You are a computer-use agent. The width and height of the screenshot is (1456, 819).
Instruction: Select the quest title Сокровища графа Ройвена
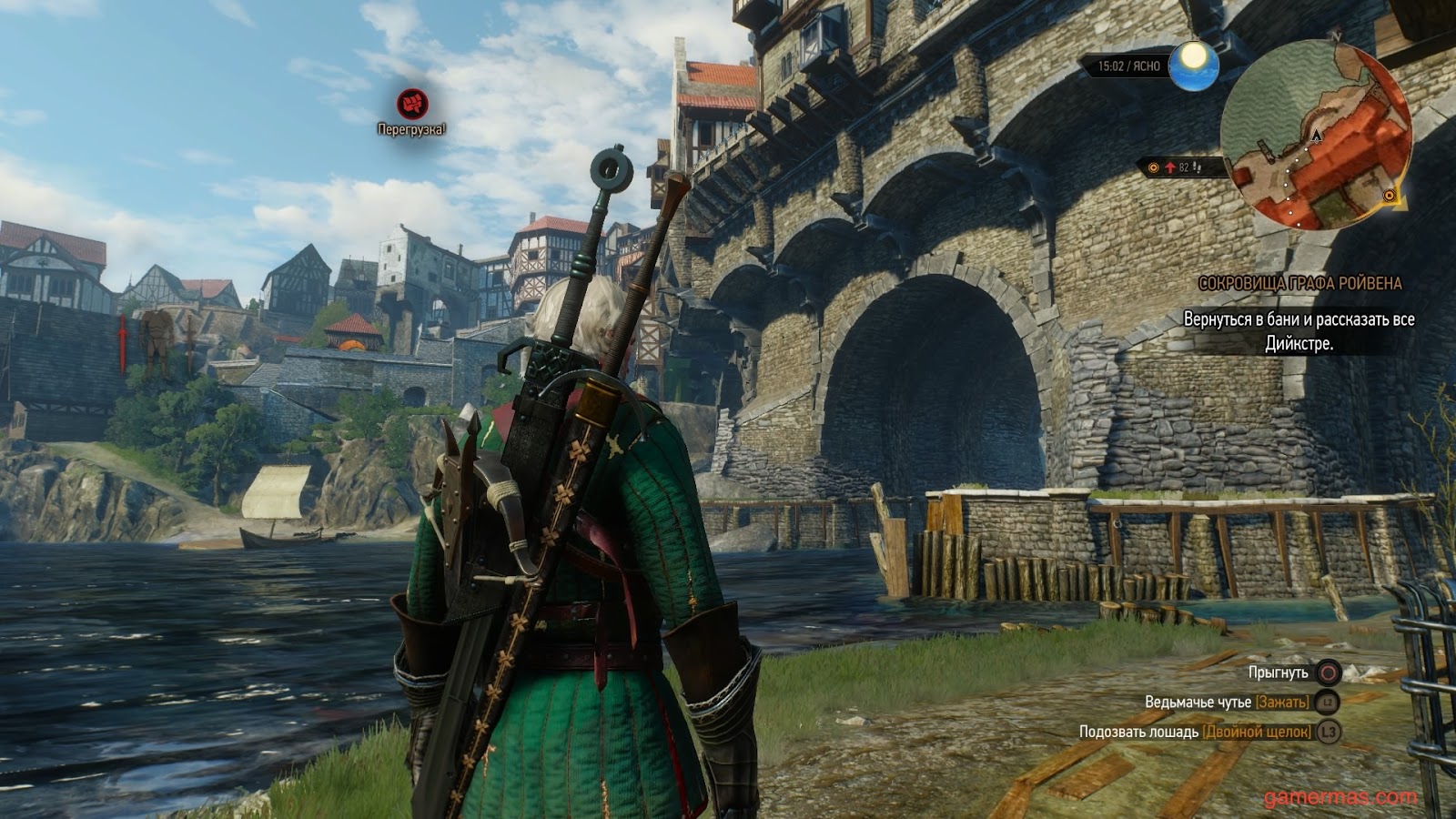1299,284
